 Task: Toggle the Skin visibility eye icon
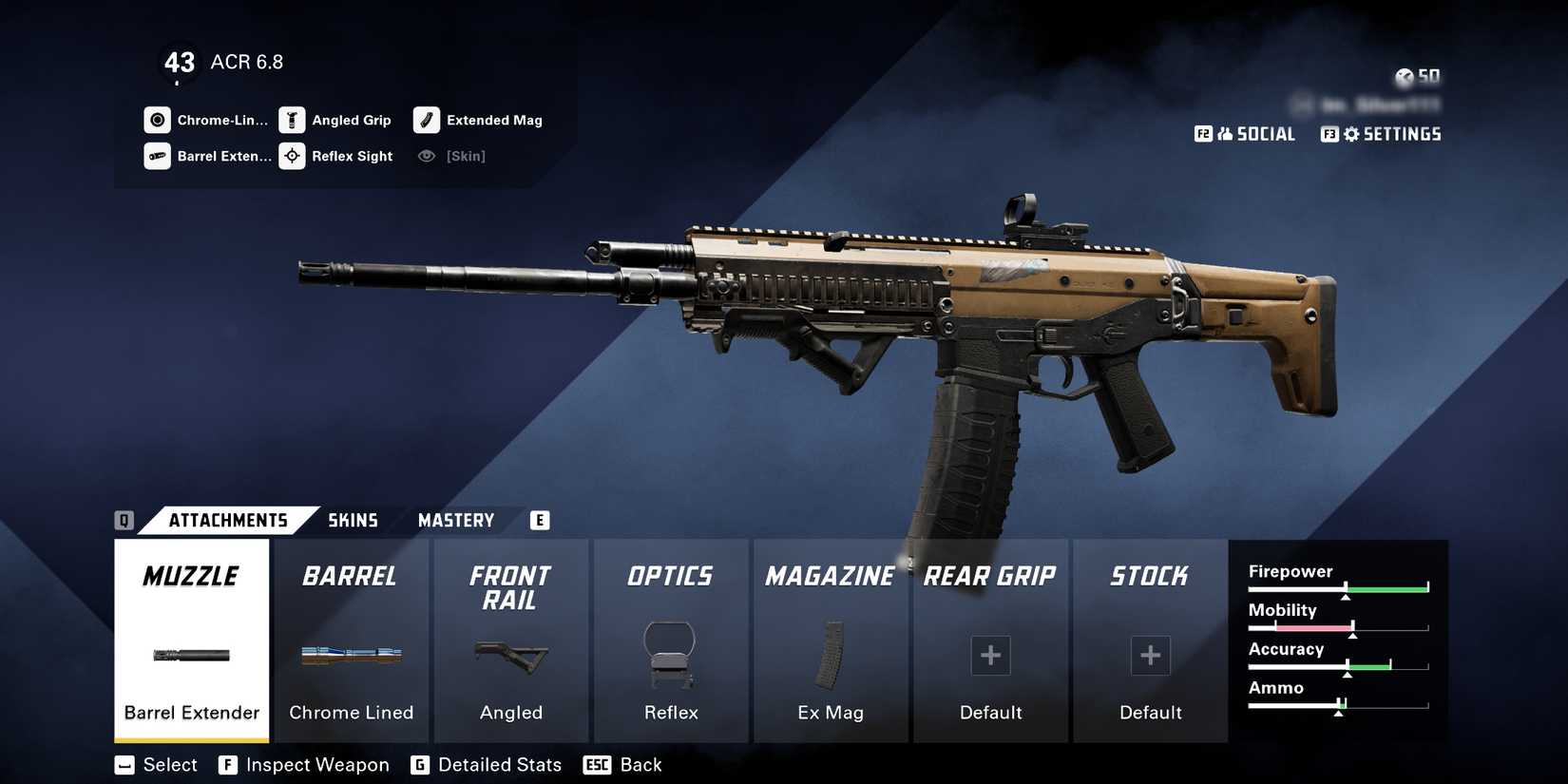(427, 156)
